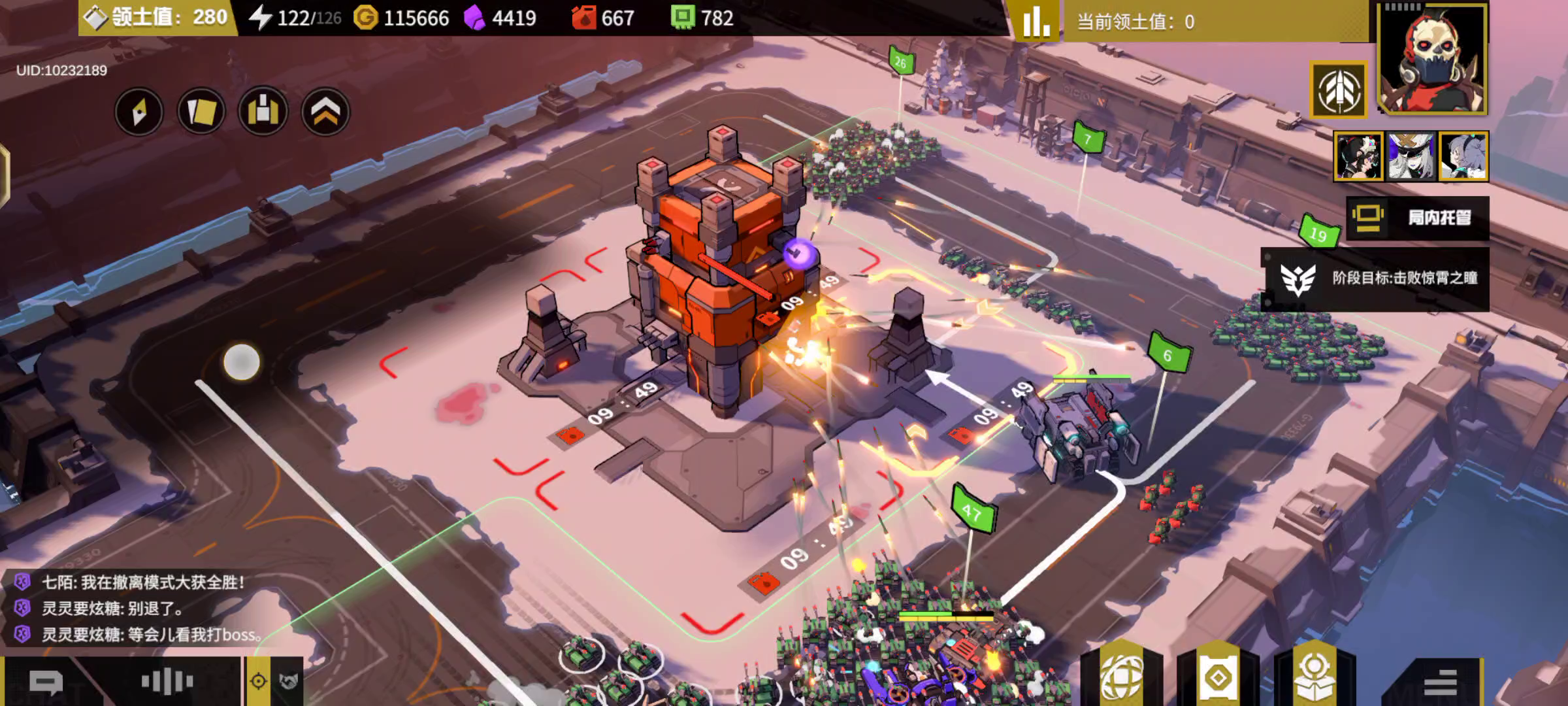Select the crosshair target icon

(259, 682)
